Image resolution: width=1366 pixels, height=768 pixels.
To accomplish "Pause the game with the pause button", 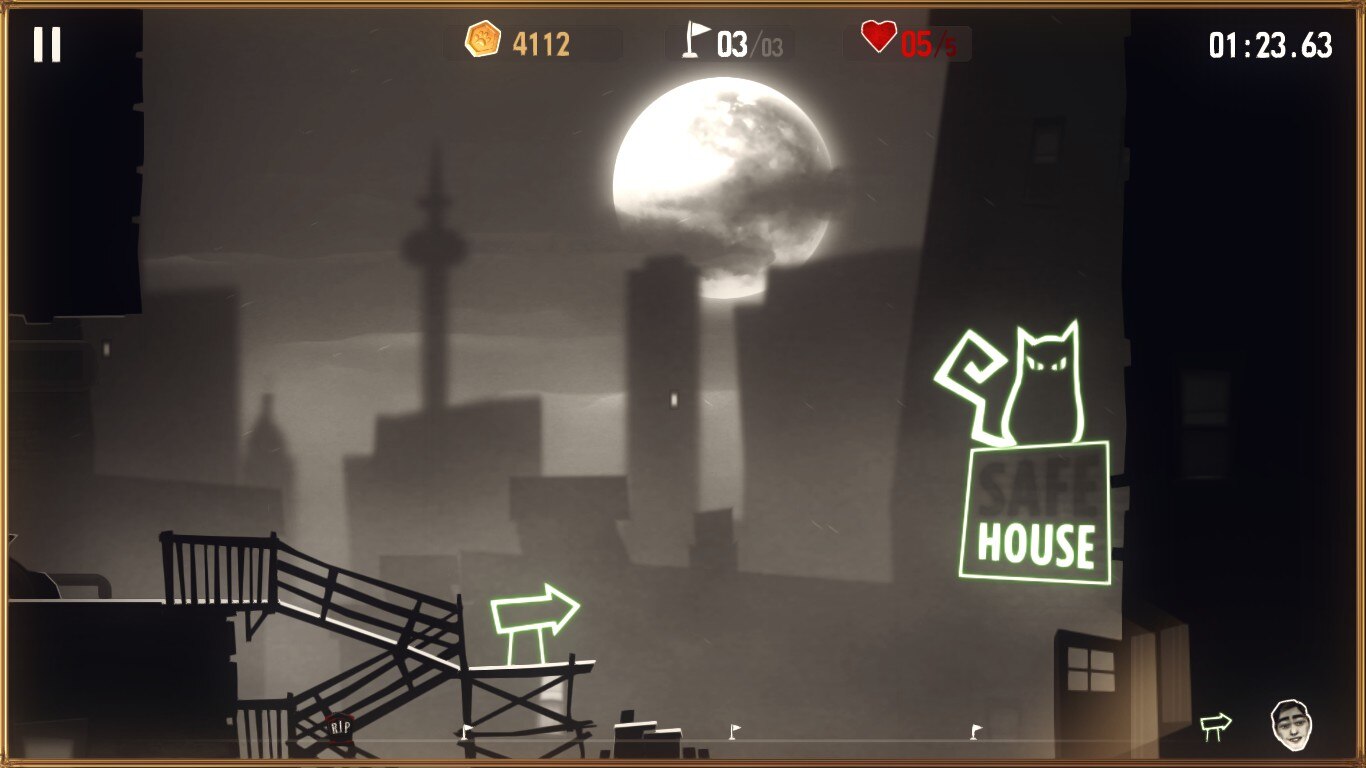I will (47, 44).
